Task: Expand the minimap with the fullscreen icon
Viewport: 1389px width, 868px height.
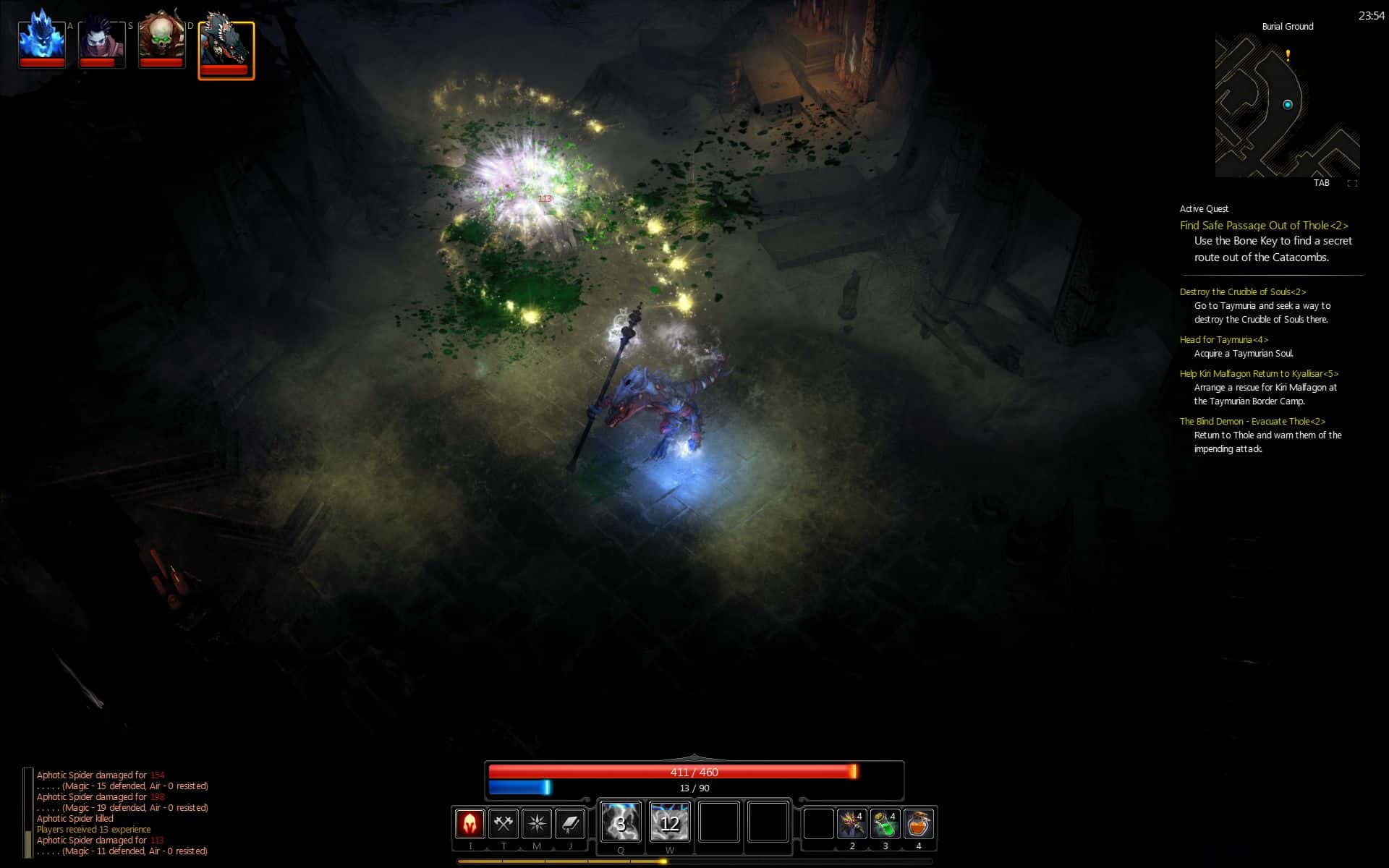Action: point(1351,184)
